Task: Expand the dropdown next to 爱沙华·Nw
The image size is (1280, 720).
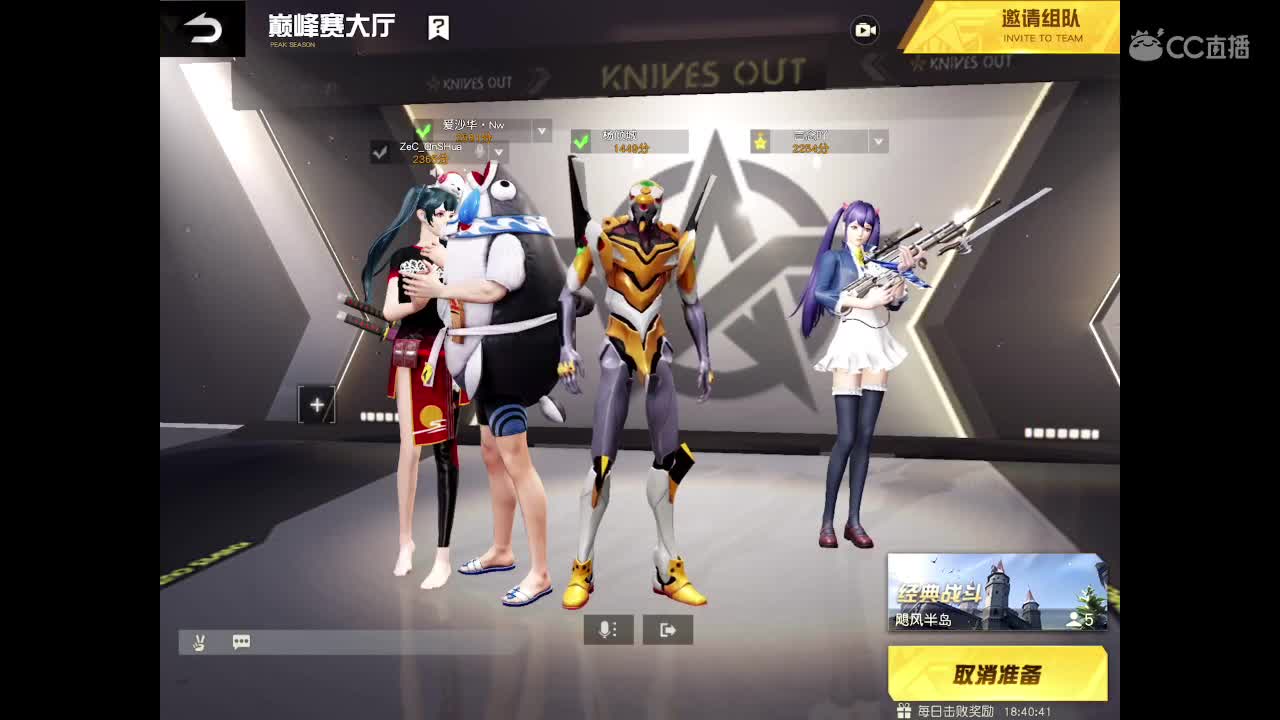Action: [540, 133]
